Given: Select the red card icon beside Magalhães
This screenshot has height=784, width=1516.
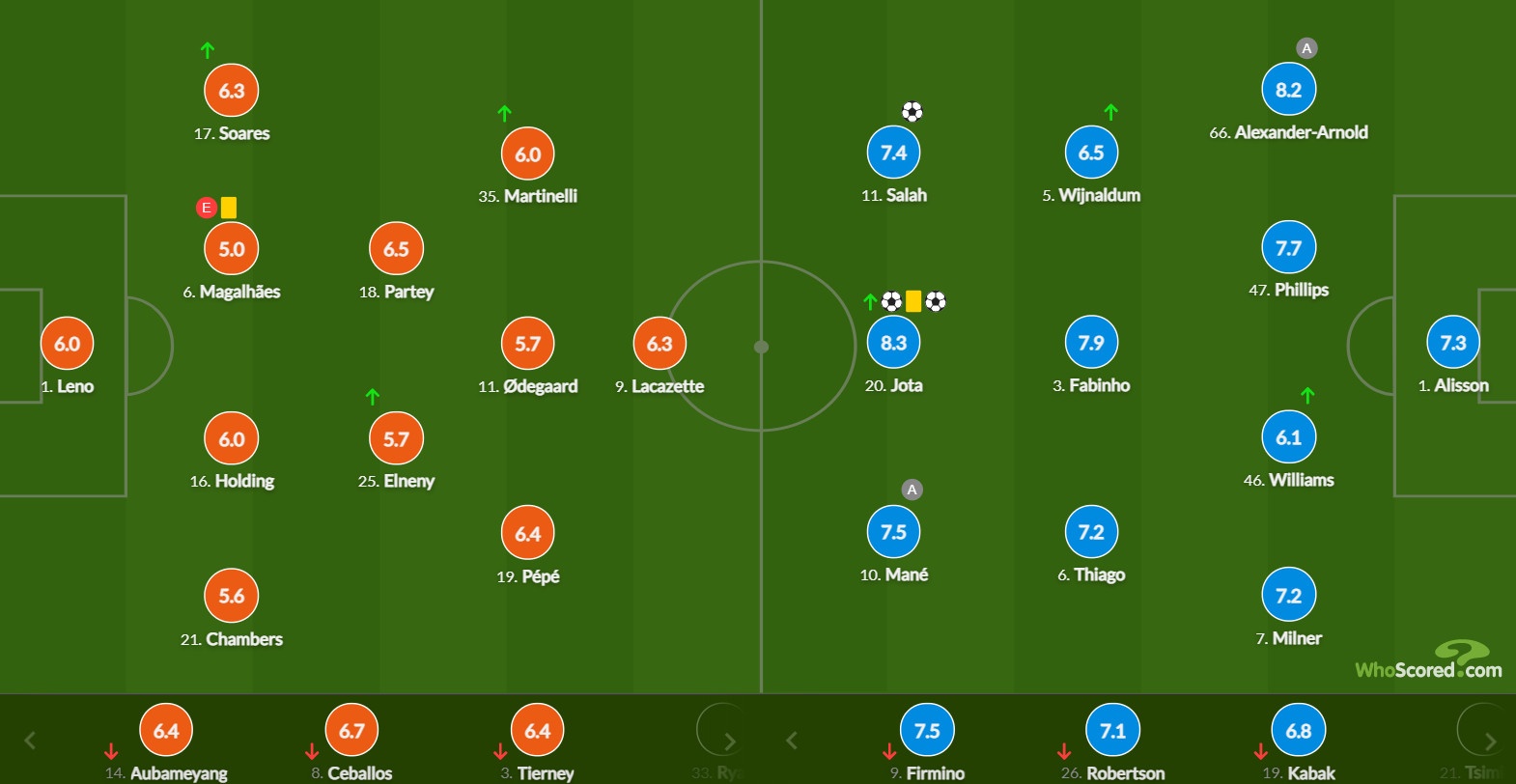Looking at the screenshot, I should 206,208.
